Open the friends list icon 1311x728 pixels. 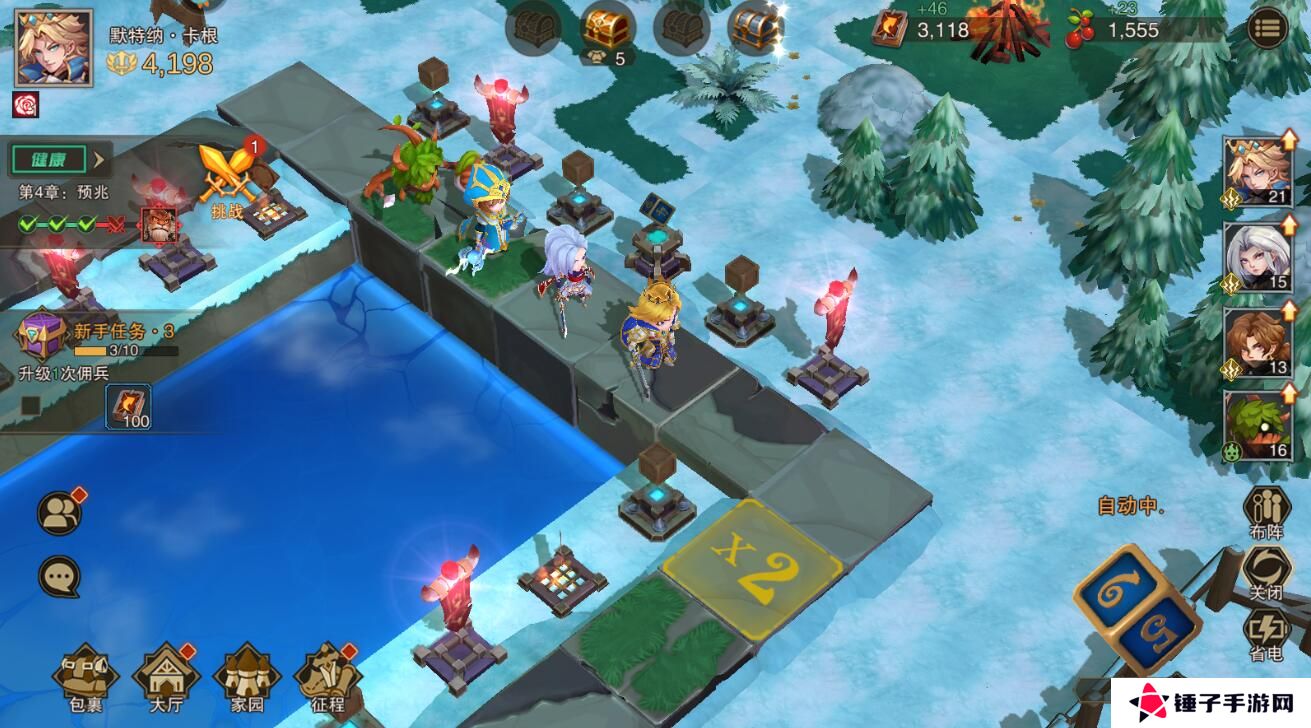click(60, 513)
